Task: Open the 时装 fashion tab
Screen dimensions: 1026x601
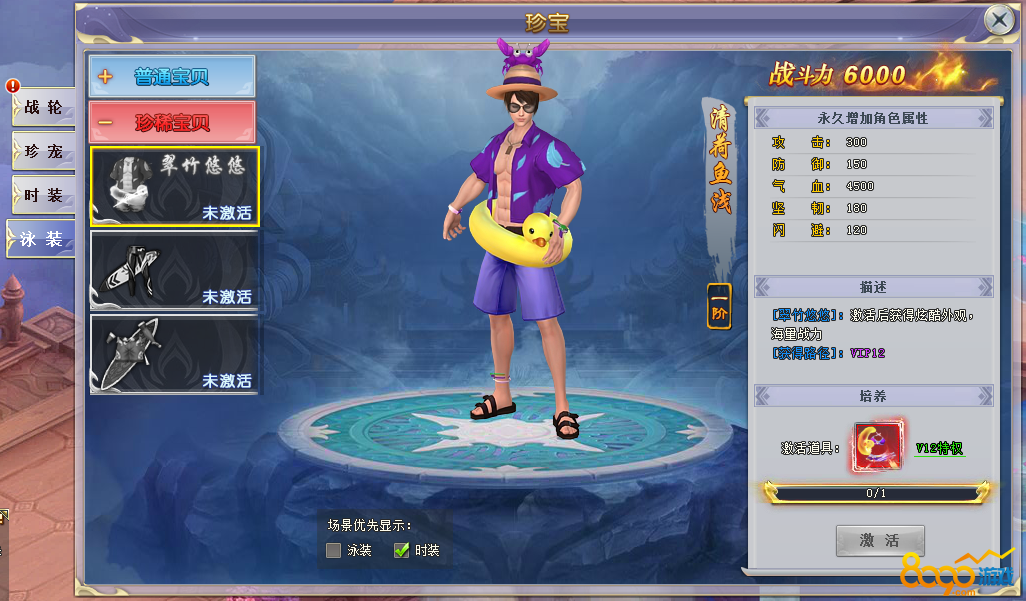Action: pos(42,196)
